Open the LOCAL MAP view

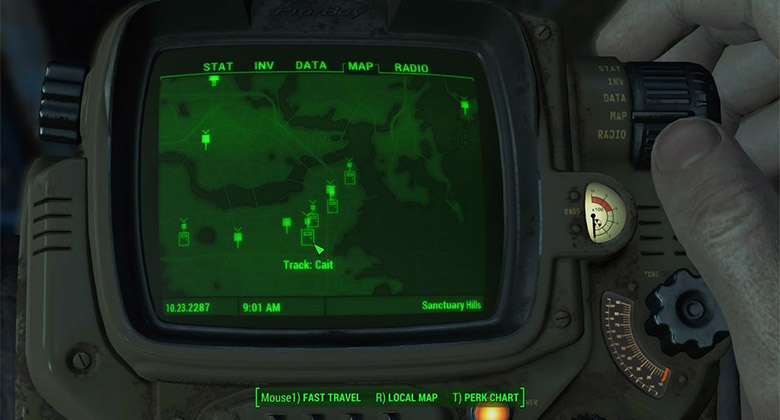[x=406, y=398]
